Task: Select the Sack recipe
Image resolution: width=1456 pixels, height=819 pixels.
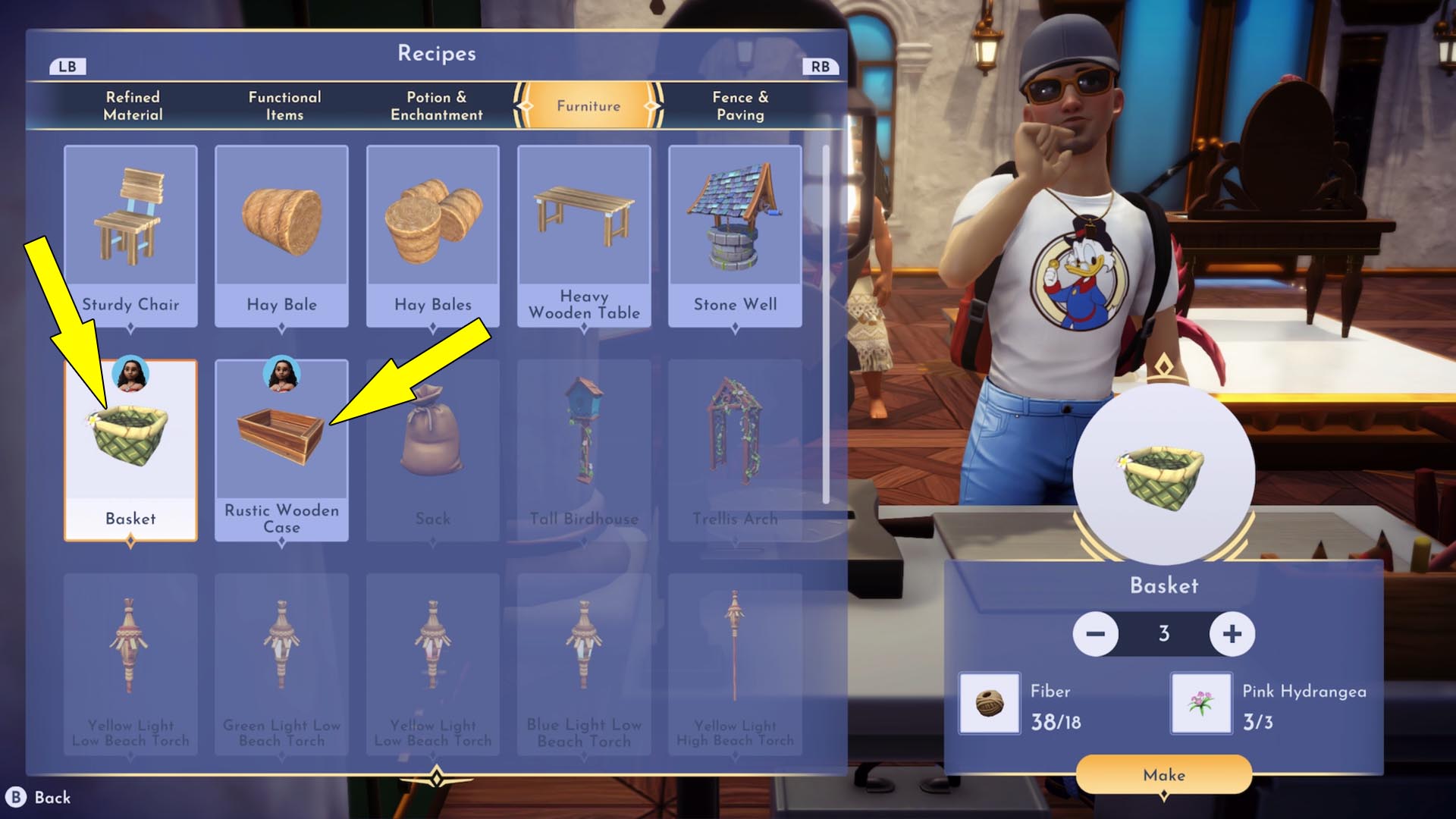Action: click(x=432, y=440)
